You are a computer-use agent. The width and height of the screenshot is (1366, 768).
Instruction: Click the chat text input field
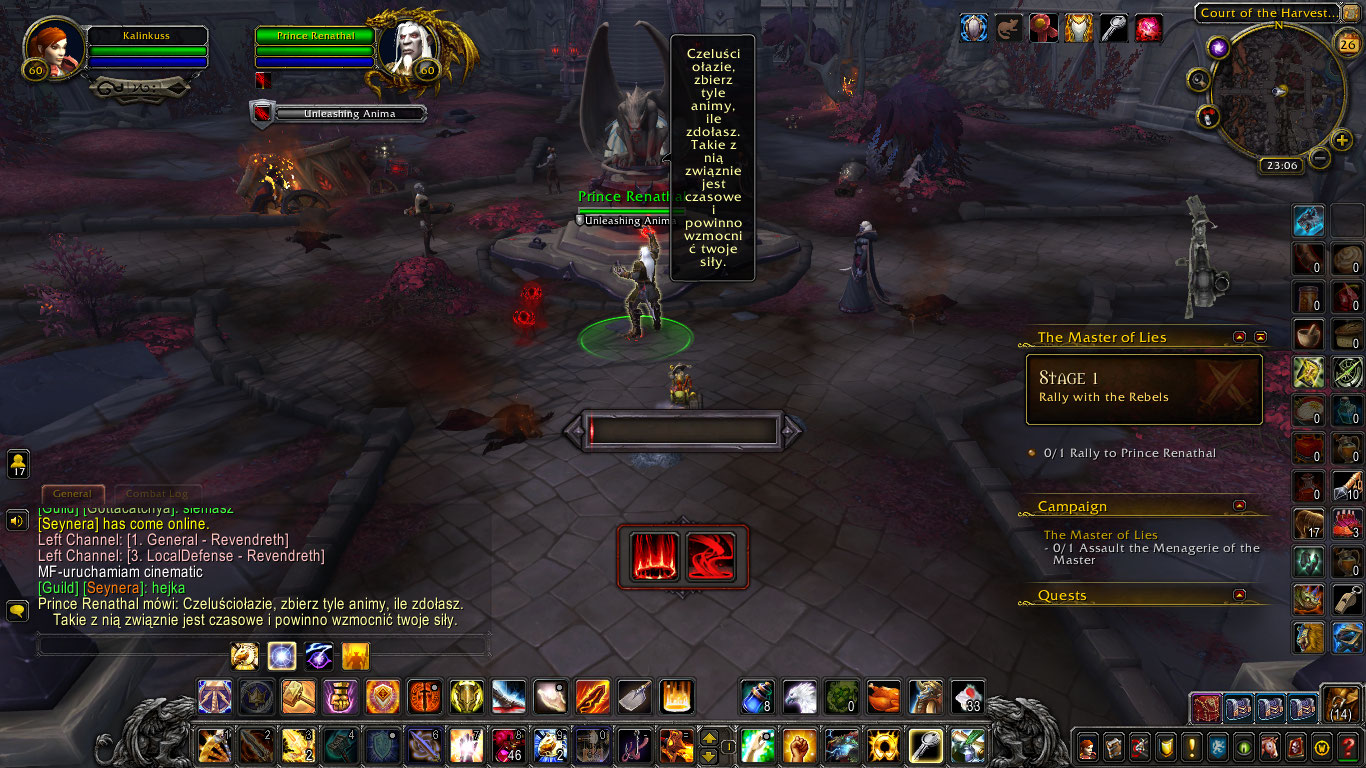click(x=150, y=644)
